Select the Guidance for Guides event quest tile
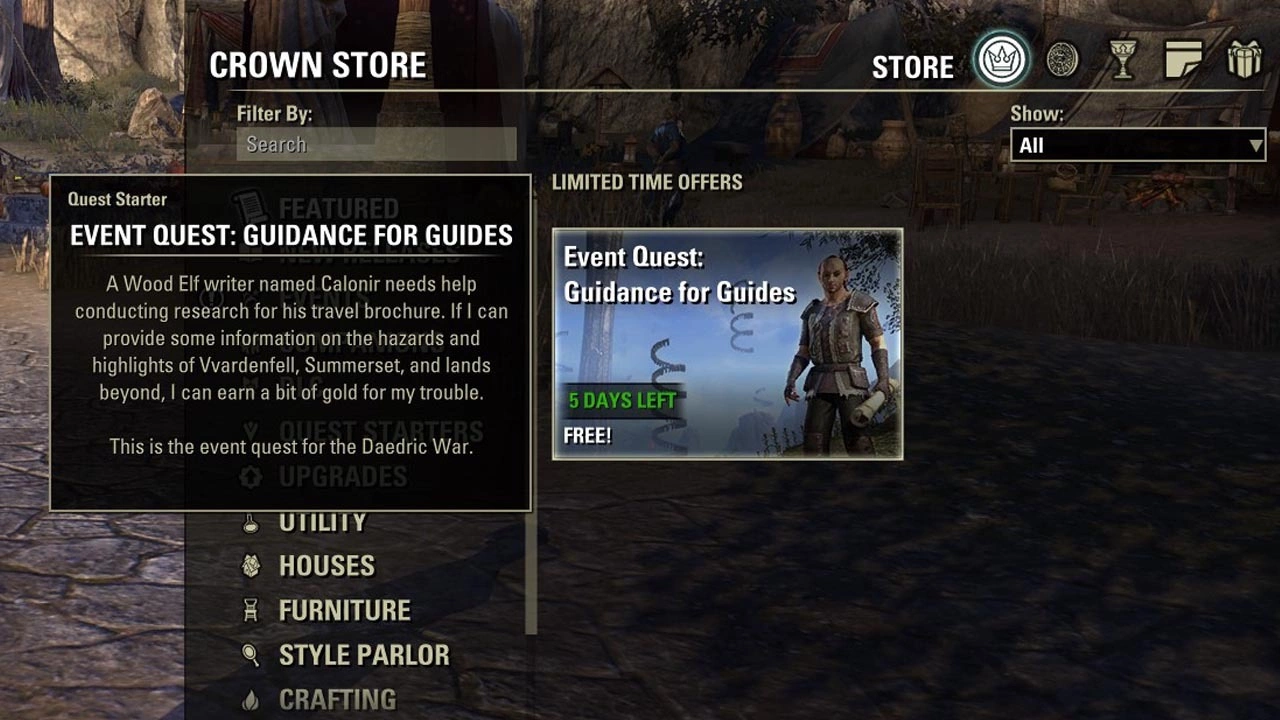 pos(727,344)
